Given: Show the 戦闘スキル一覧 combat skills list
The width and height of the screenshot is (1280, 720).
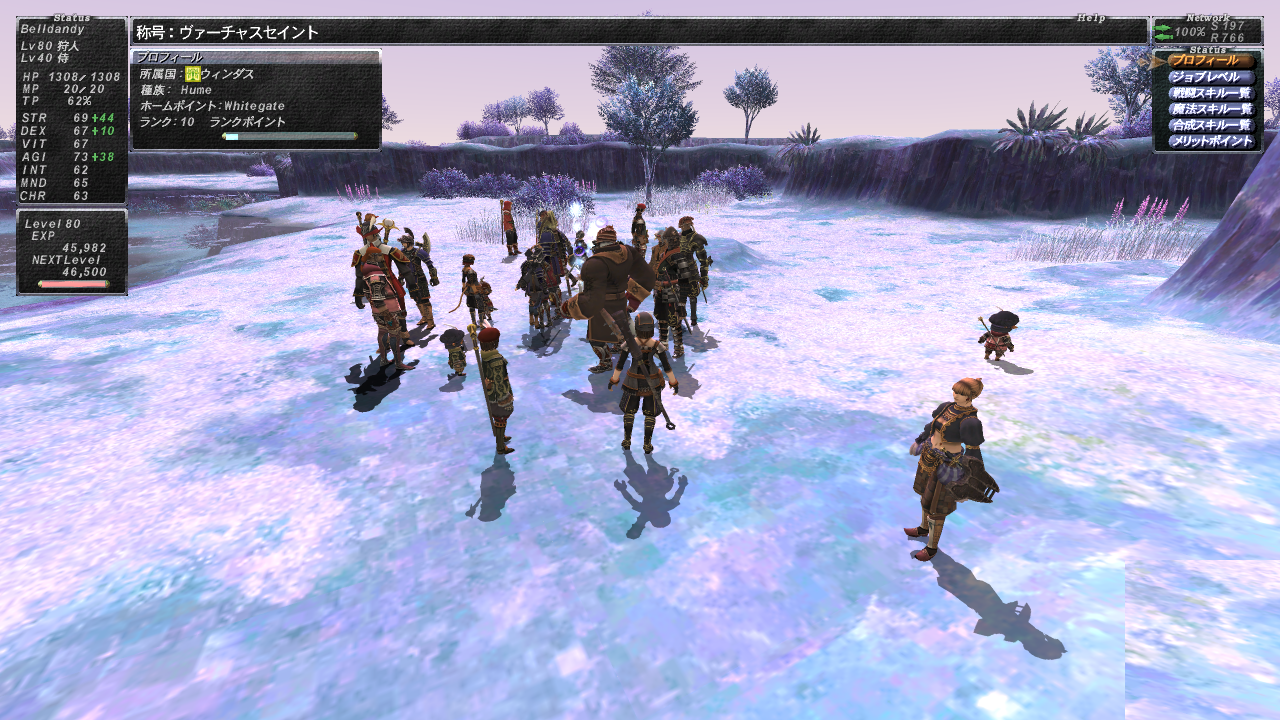Looking at the screenshot, I should 1210,93.
